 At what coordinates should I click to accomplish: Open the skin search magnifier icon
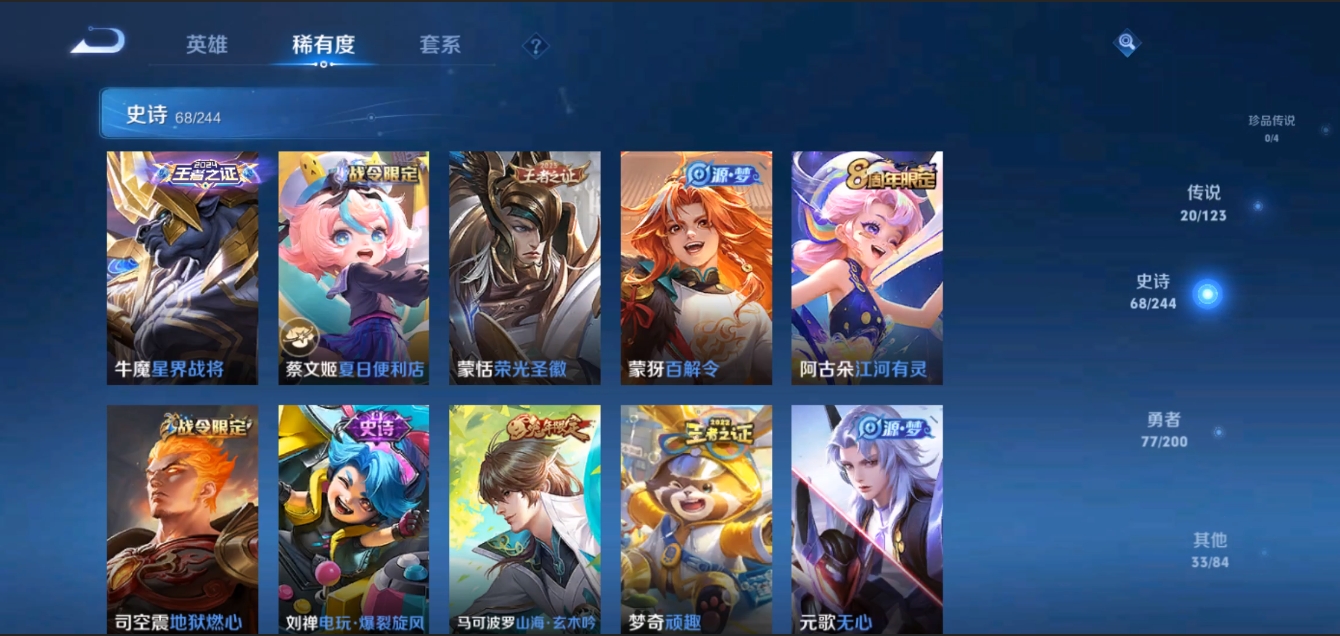pos(1127,42)
